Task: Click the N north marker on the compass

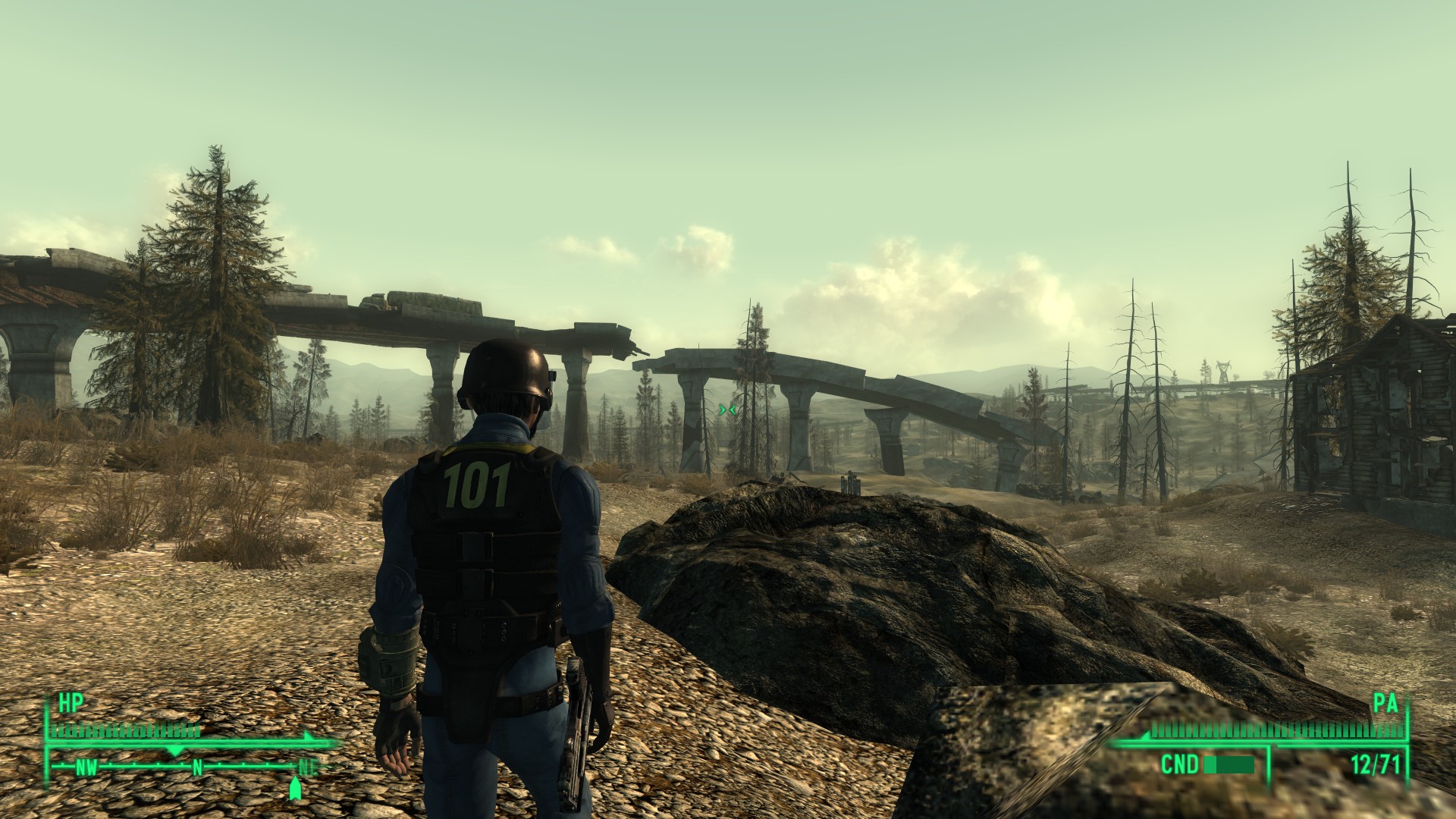Action: pyautogui.click(x=198, y=768)
